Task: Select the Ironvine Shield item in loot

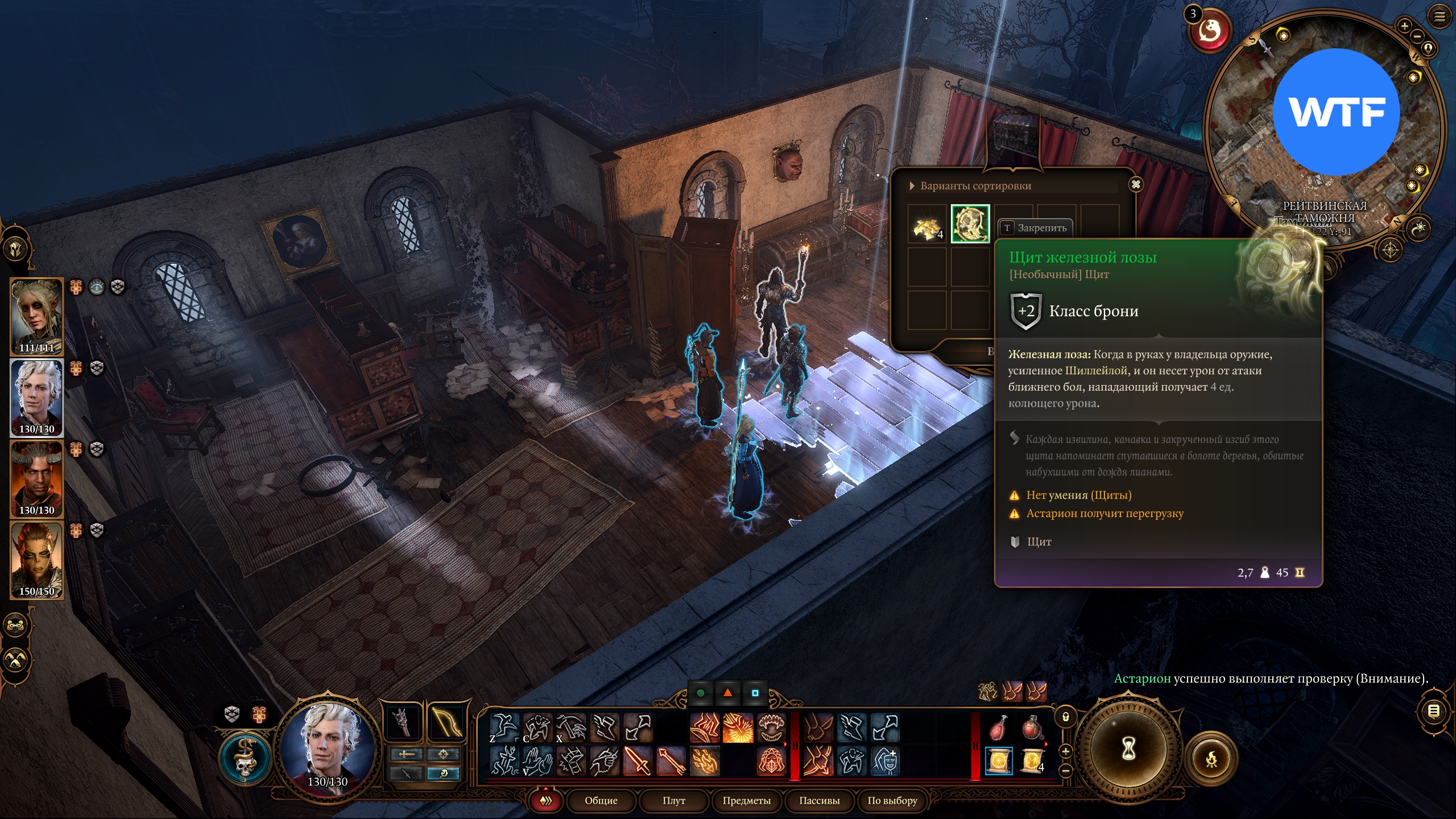Action: (x=970, y=224)
